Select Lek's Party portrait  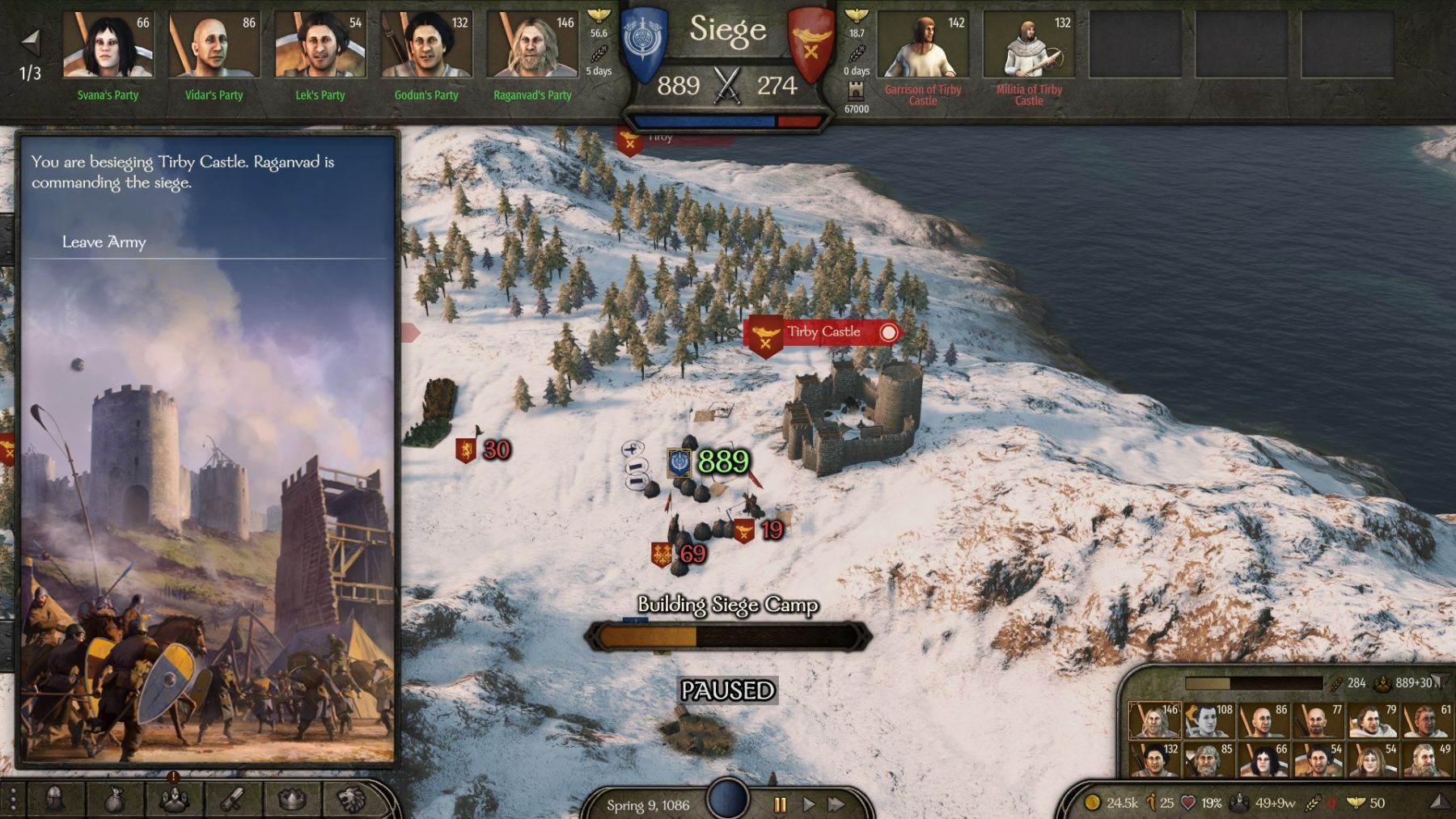(x=320, y=46)
